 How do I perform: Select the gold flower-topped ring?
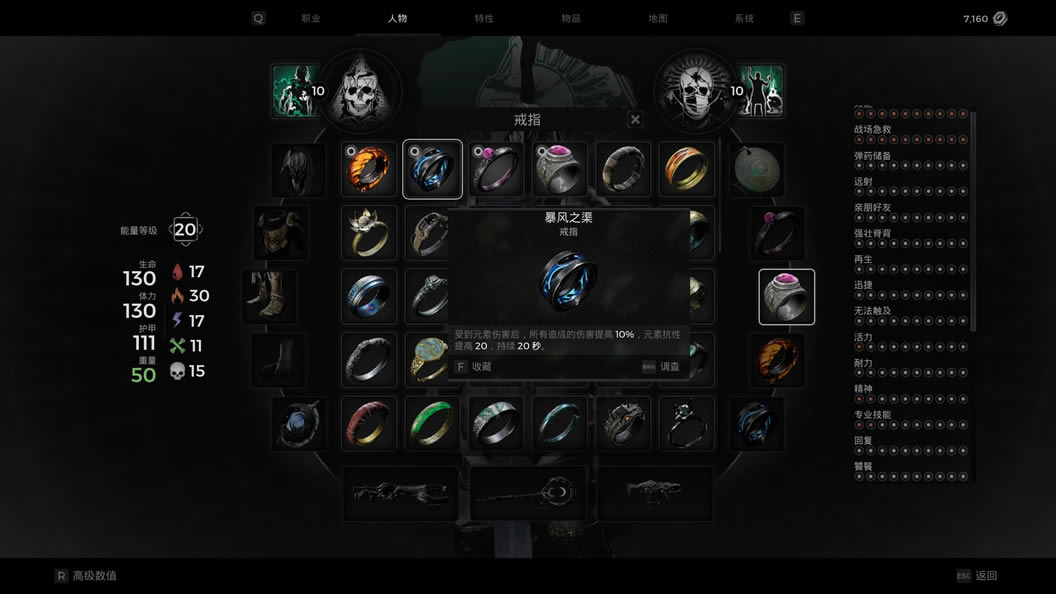click(369, 233)
